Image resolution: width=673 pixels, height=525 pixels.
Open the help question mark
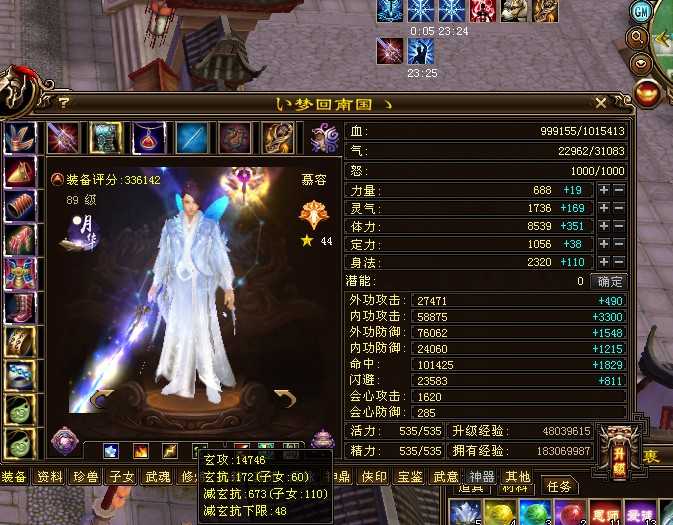(x=63, y=102)
